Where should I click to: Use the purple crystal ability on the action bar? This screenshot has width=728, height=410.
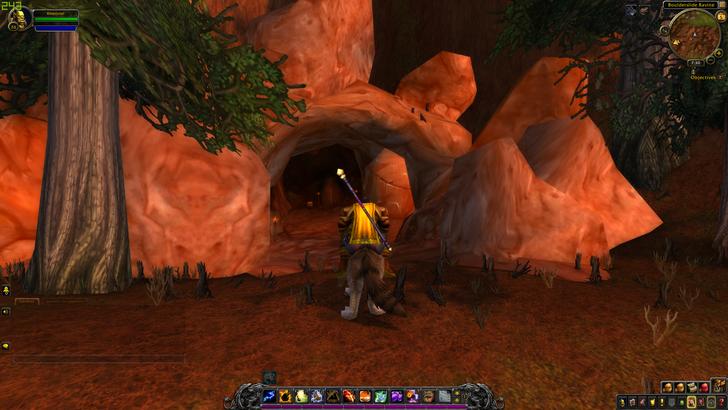coord(396,397)
